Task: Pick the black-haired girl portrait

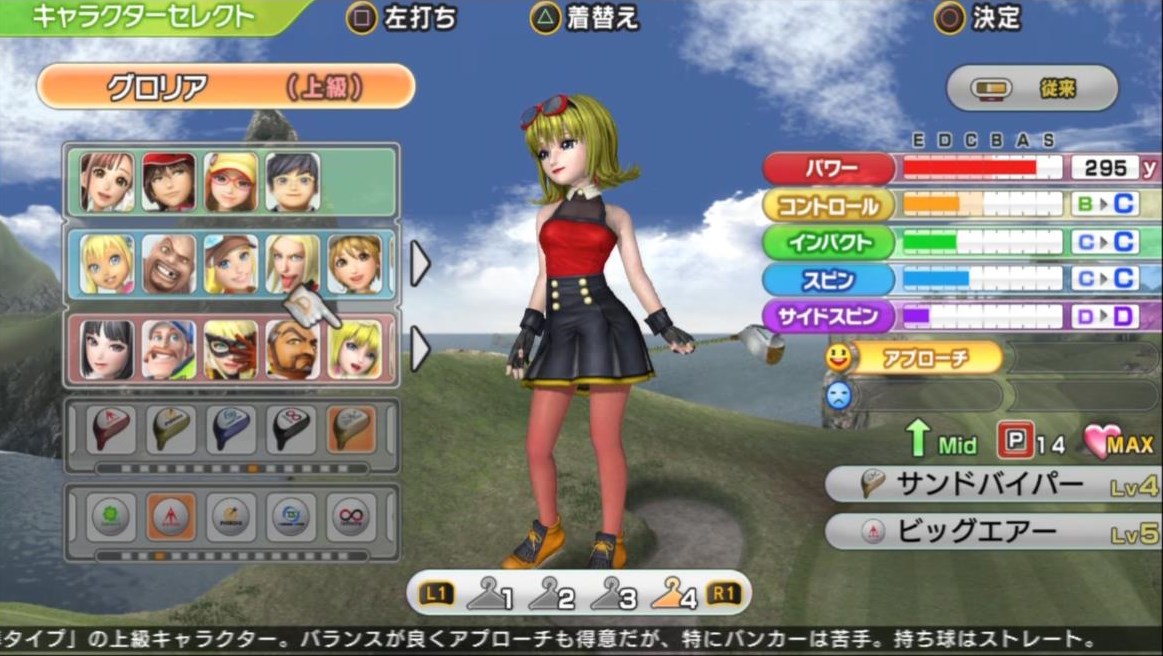Action: [107, 349]
